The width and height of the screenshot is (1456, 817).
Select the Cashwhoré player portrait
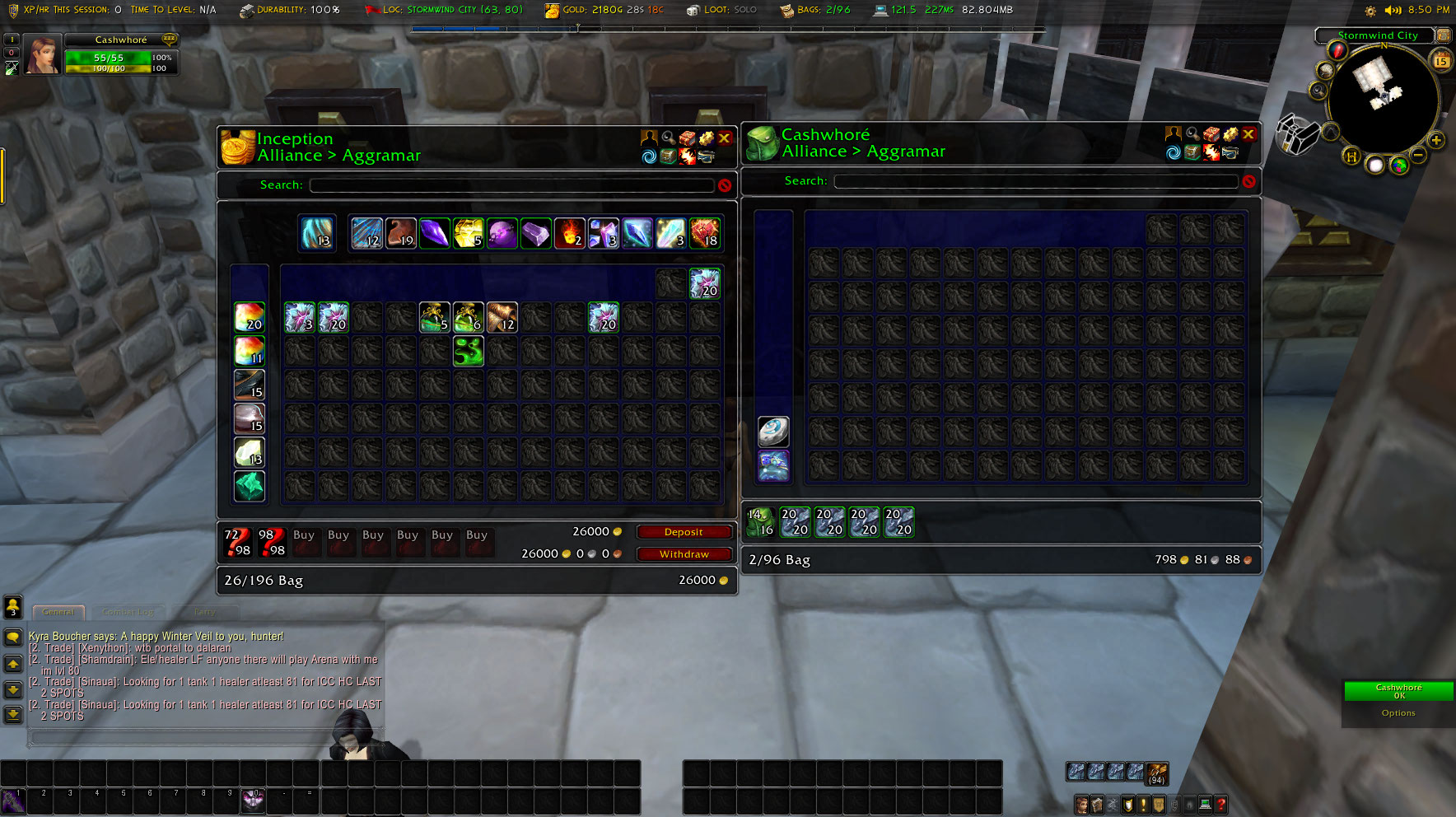pos(41,55)
